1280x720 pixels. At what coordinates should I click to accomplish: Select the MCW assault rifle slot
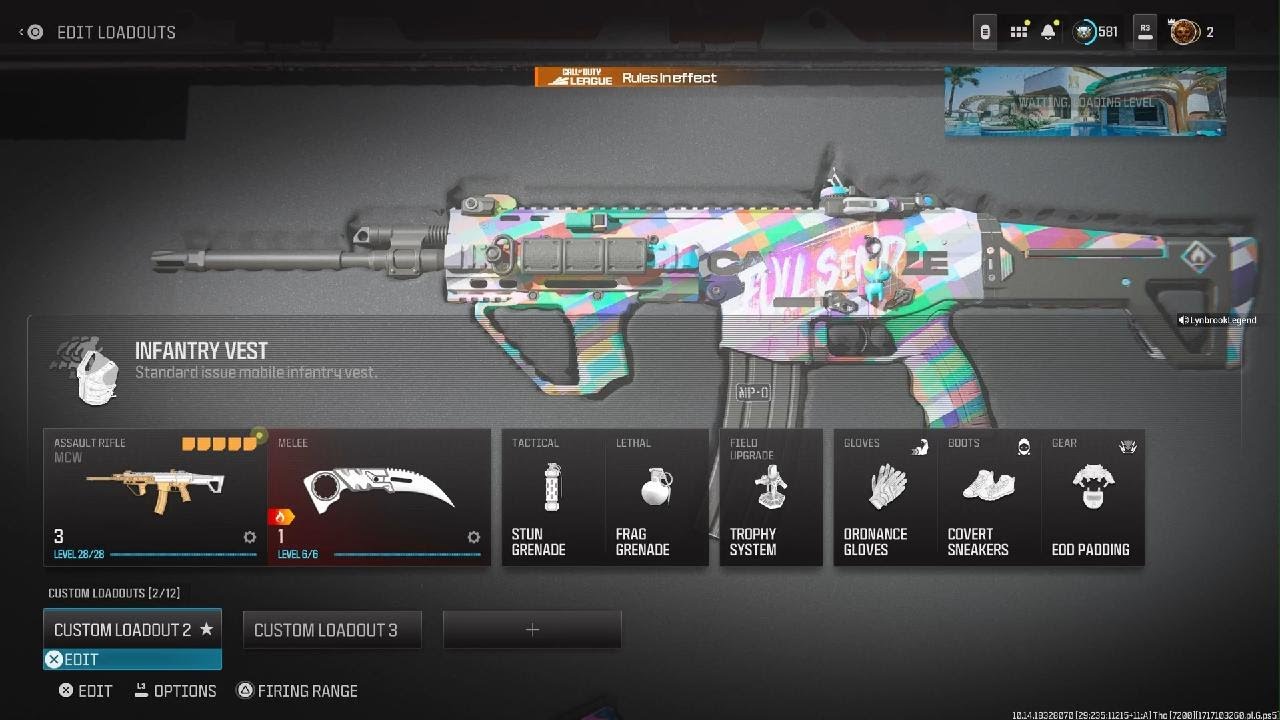point(155,497)
